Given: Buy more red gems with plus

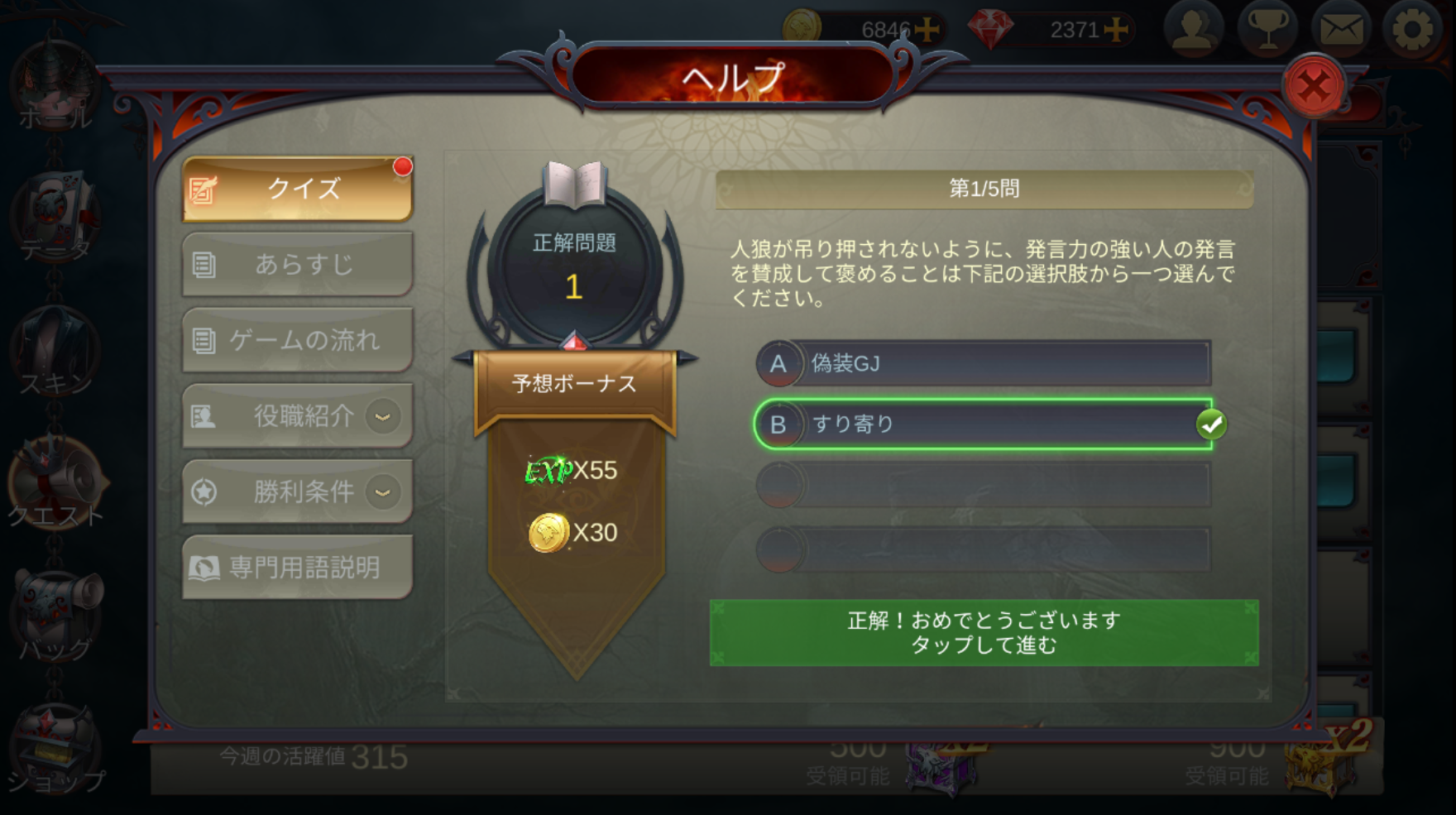Looking at the screenshot, I should [x=1117, y=30].
